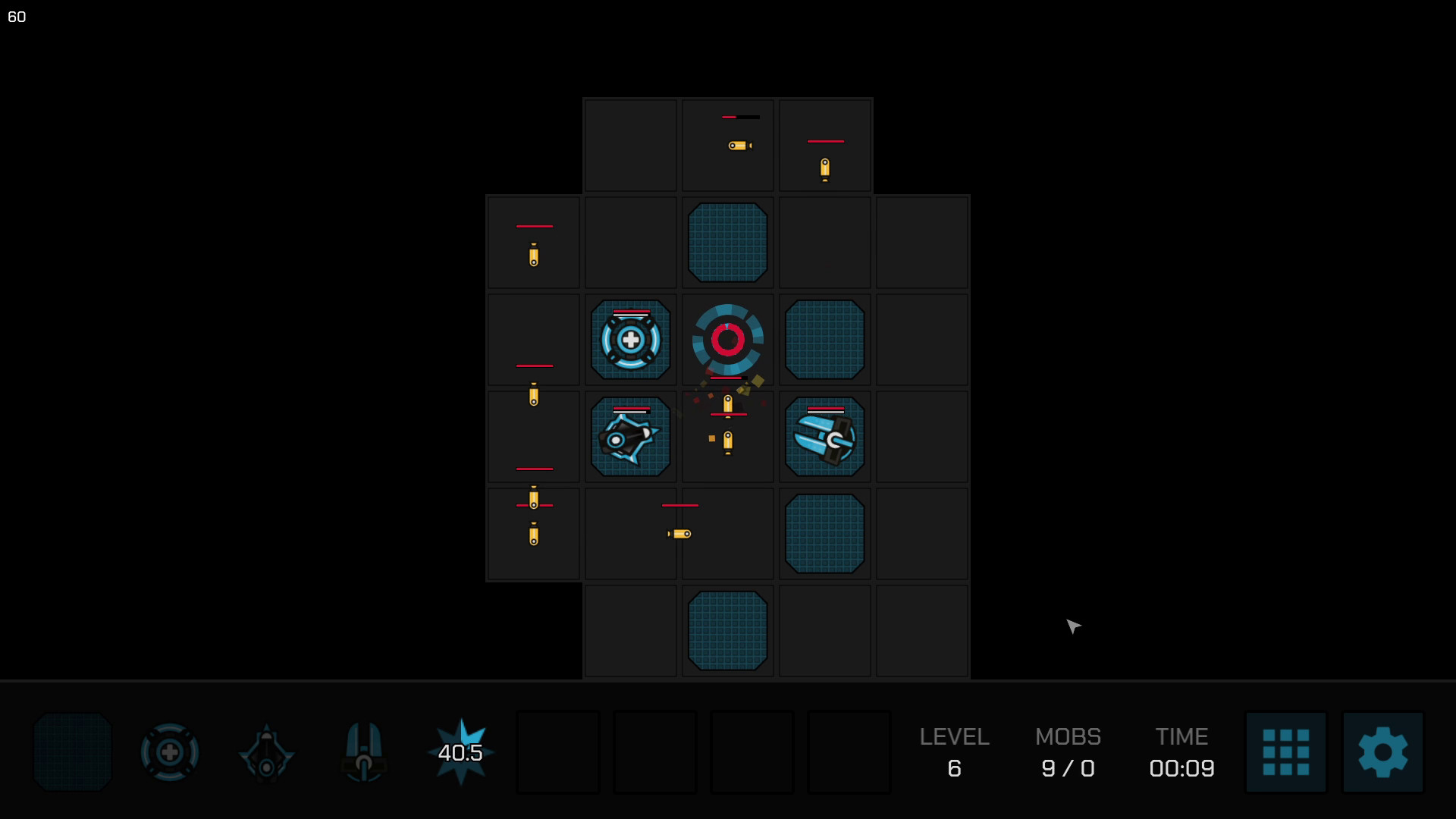Screen dimensions: 1456x819
Task: Click the red boss enemy on the battlefield
Action: pos(727,340)
